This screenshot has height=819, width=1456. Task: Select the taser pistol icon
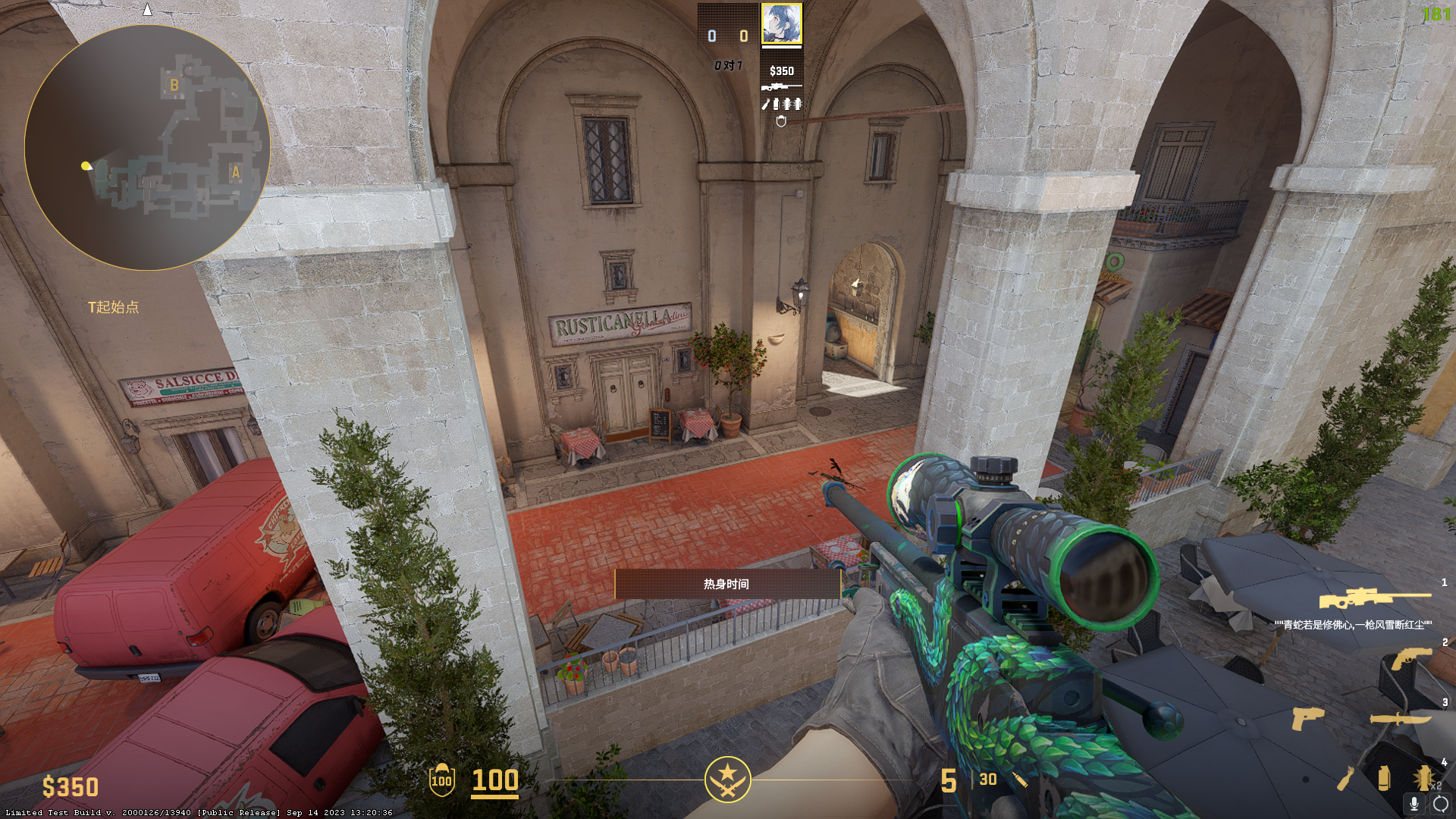[1307, 717]
